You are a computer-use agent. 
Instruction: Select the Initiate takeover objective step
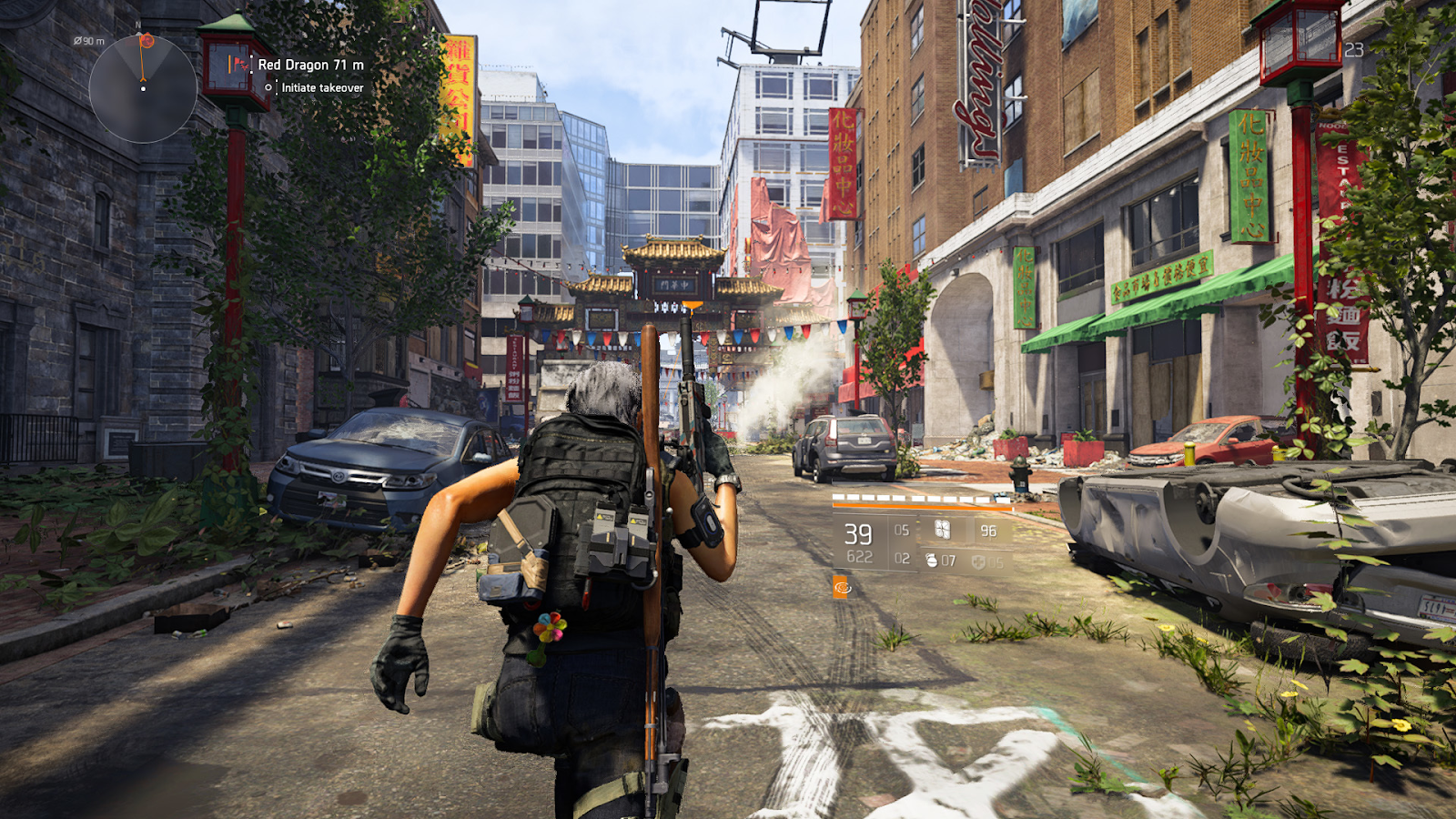click(322, 88)
